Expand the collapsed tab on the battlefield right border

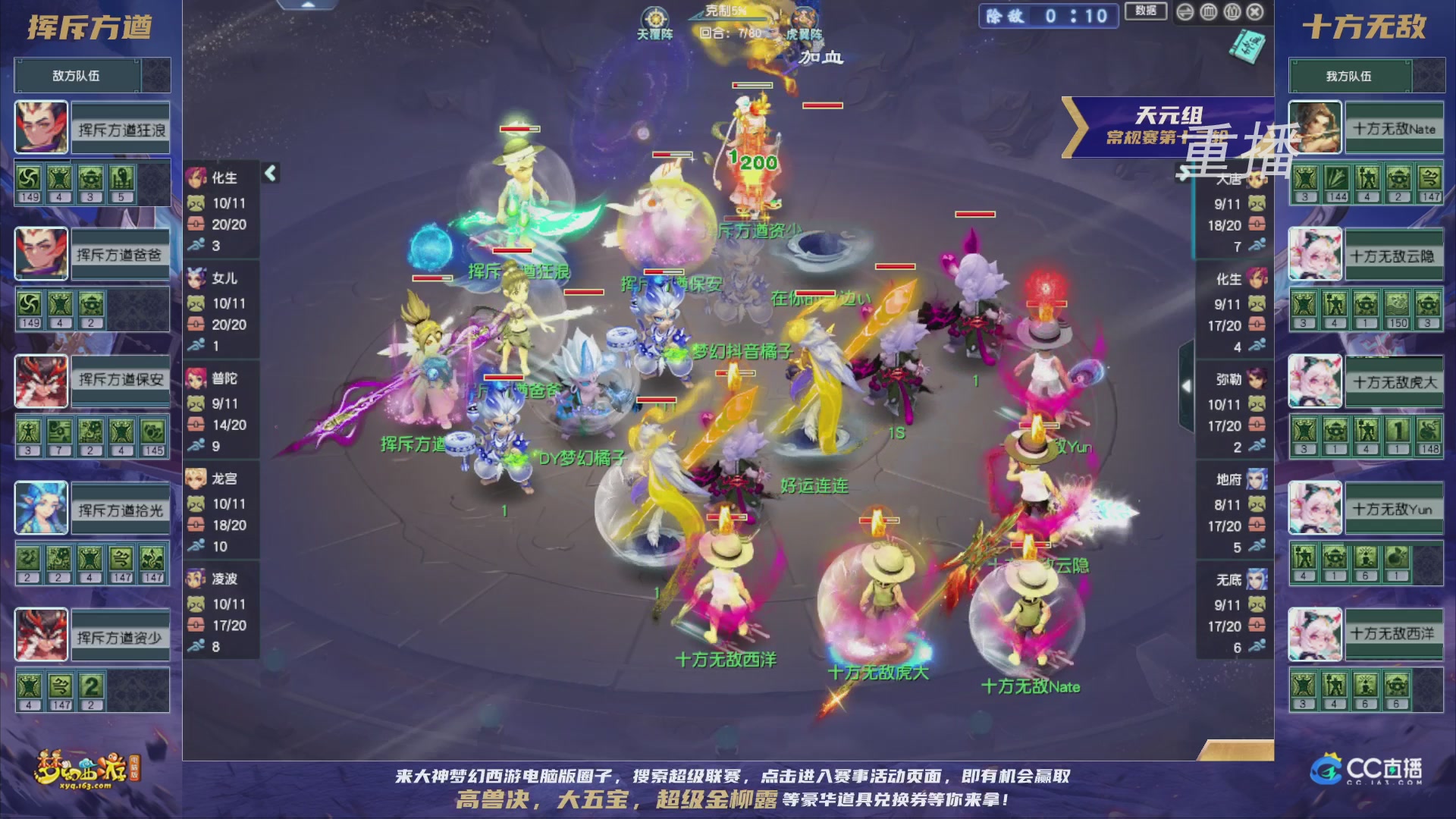[1187, 385]
